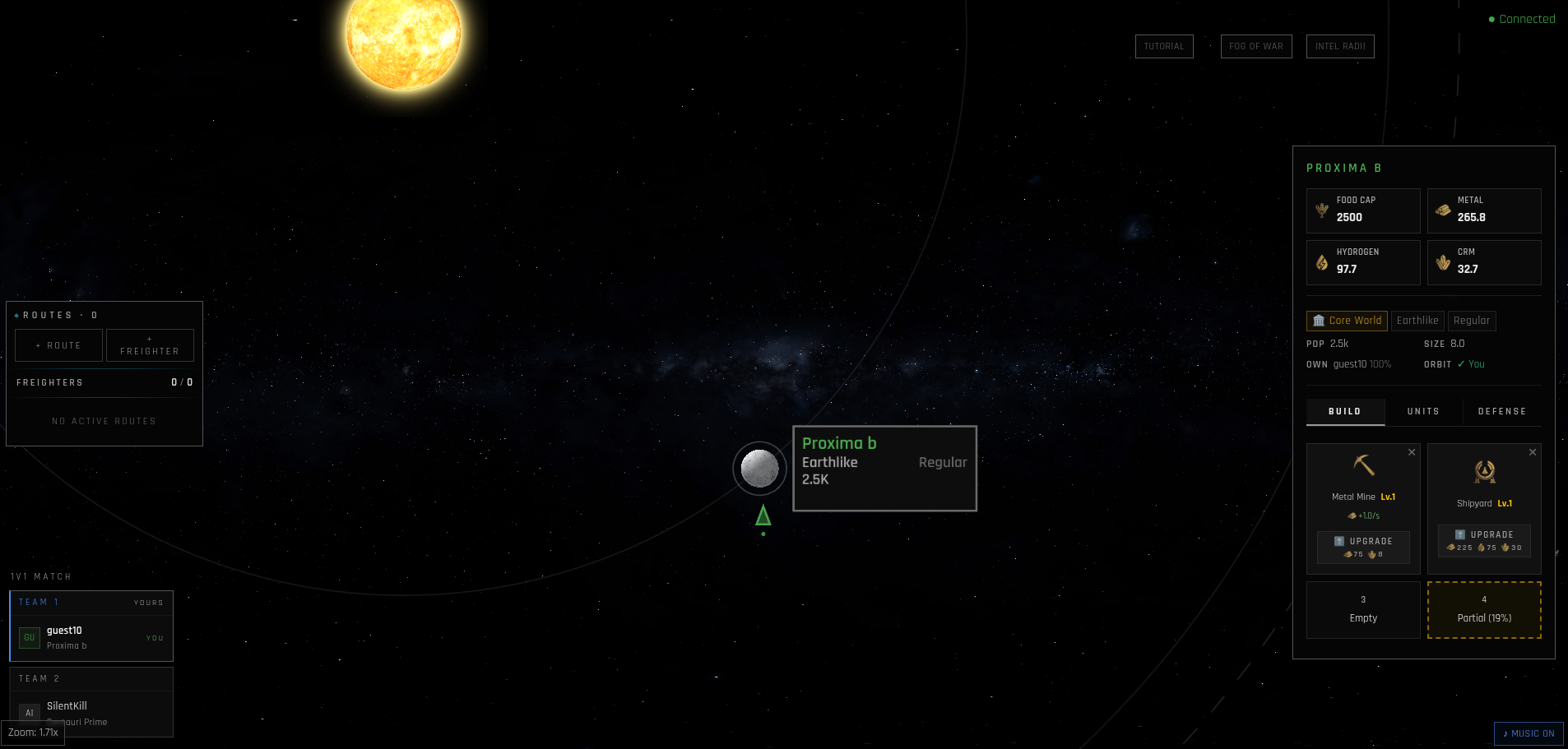Viewport: 1568px width, 749px height.
Task: Toggle the Fog of War option
Action: click(x=1255, y=47)
